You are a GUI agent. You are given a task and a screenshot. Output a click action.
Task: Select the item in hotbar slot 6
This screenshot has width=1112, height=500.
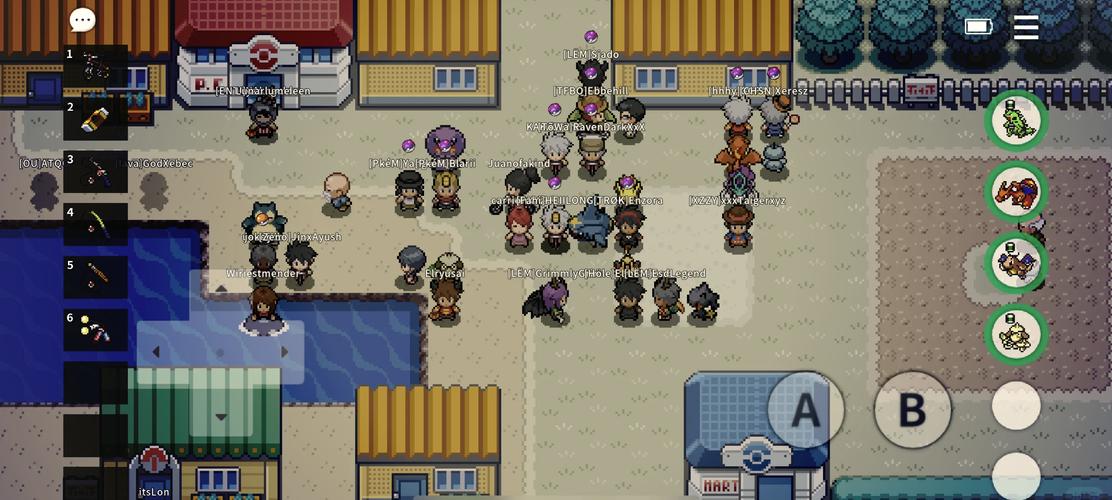(96, 330)
